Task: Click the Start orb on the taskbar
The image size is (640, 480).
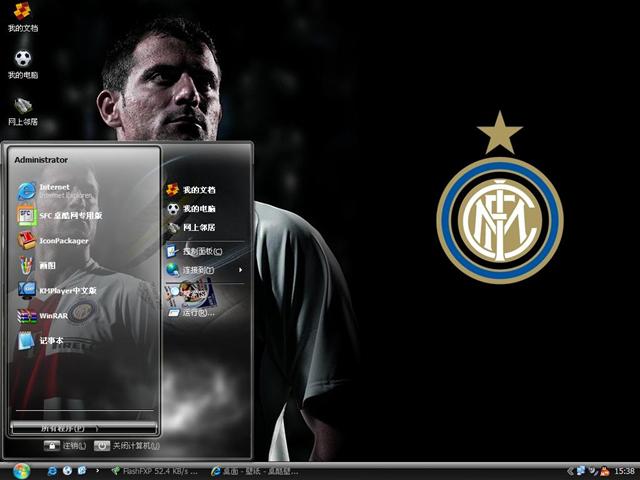Action: coord(21,470)
